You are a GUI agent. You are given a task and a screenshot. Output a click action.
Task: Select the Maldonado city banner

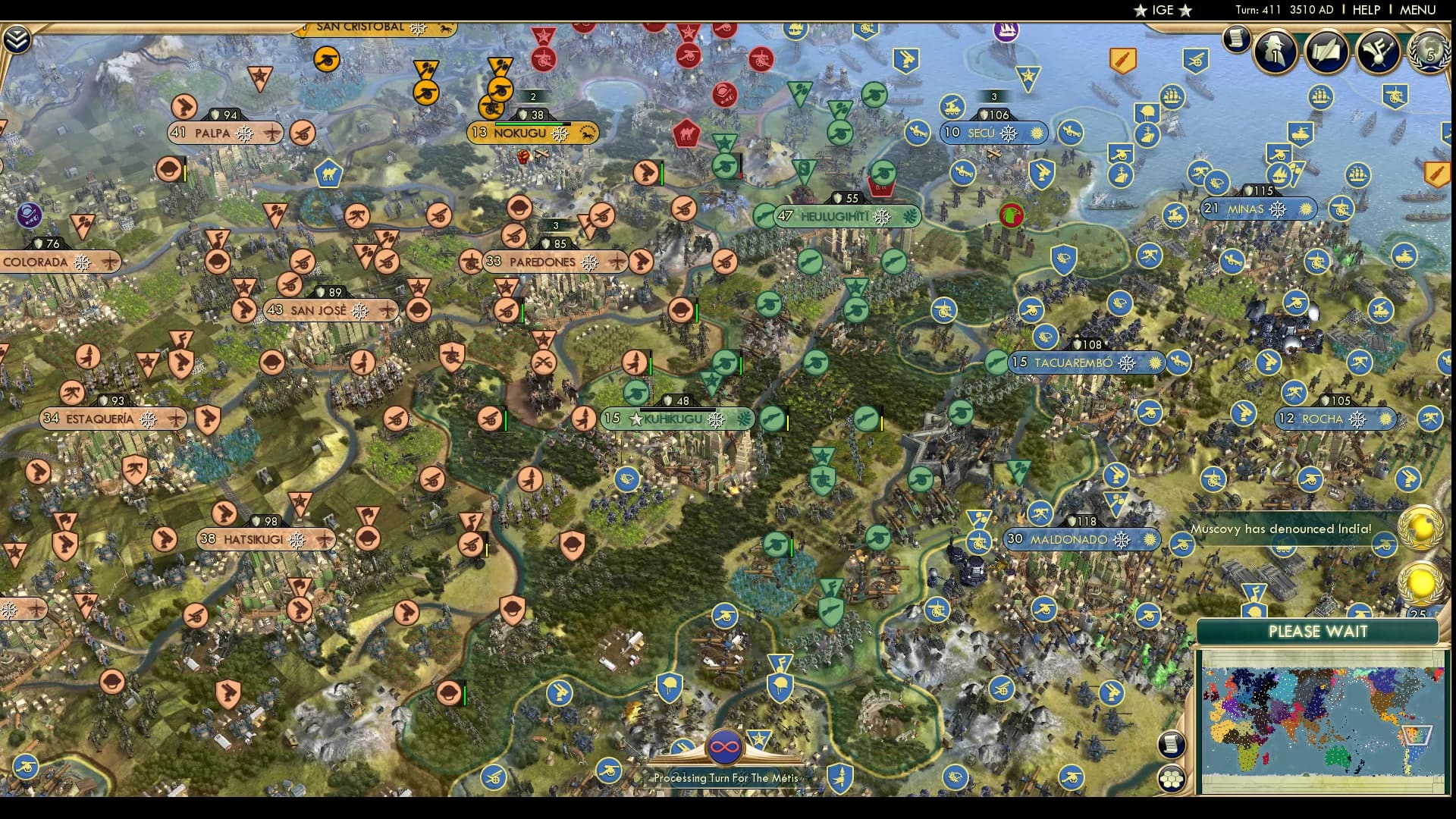(1081, 540)
